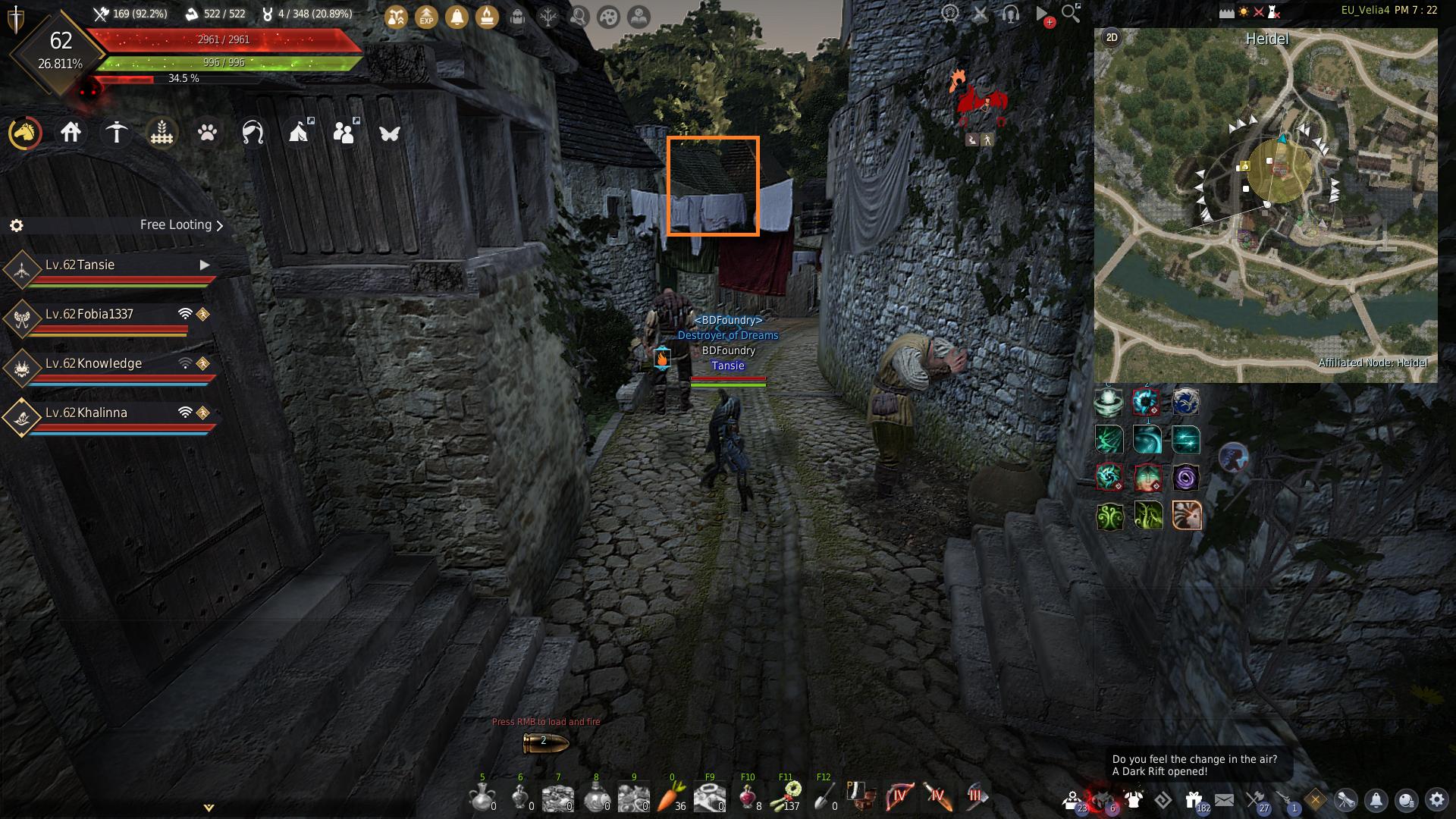Use the carrot quick slot item
This screenshot has width=1456, height=819.
671,797
